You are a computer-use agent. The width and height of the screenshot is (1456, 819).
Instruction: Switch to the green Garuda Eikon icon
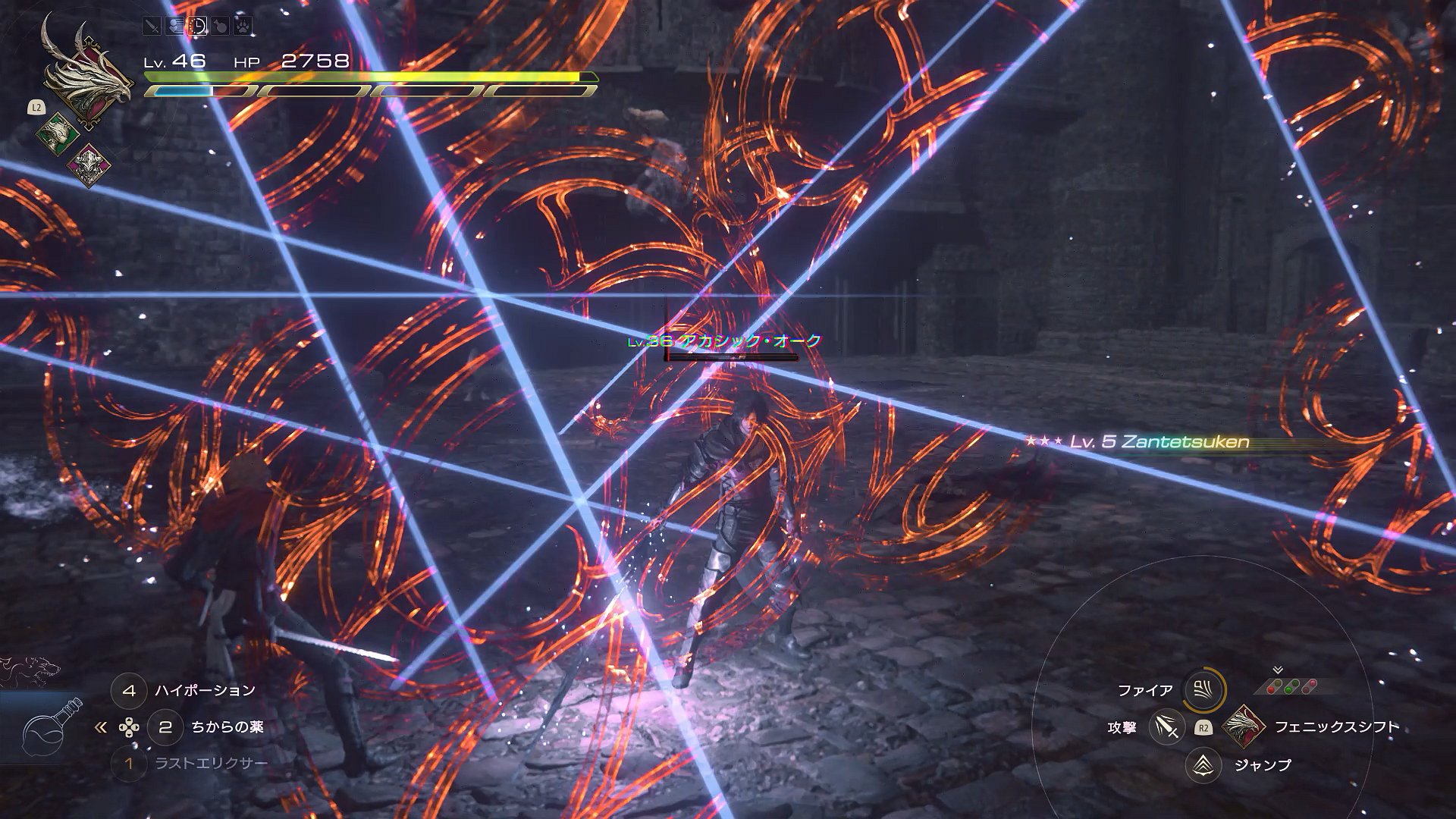[58, 136]
